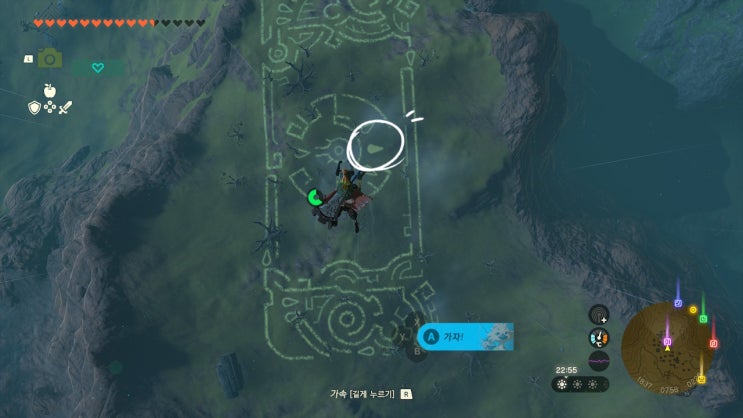Image resolution: width=743 pixels, height=418 pixels.
Task: Select the blue pin above the minimap
Action: 678,302
